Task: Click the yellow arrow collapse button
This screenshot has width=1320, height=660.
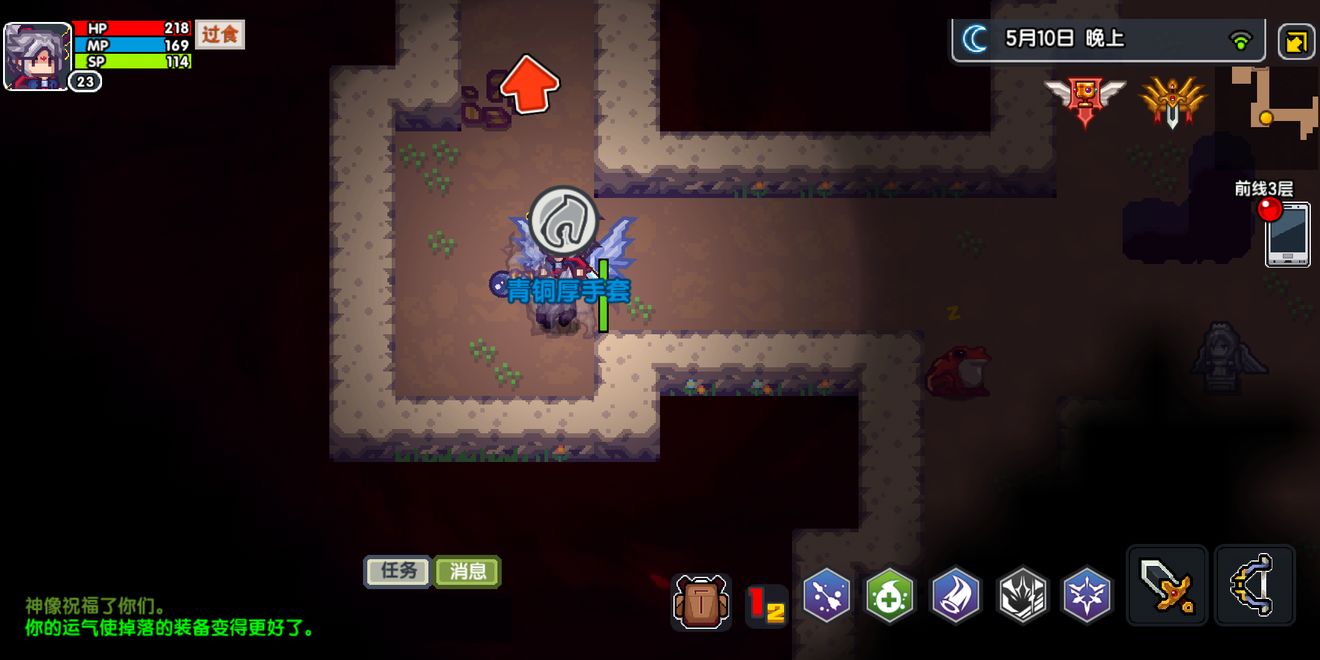Action: click(x=1296, y=42)
